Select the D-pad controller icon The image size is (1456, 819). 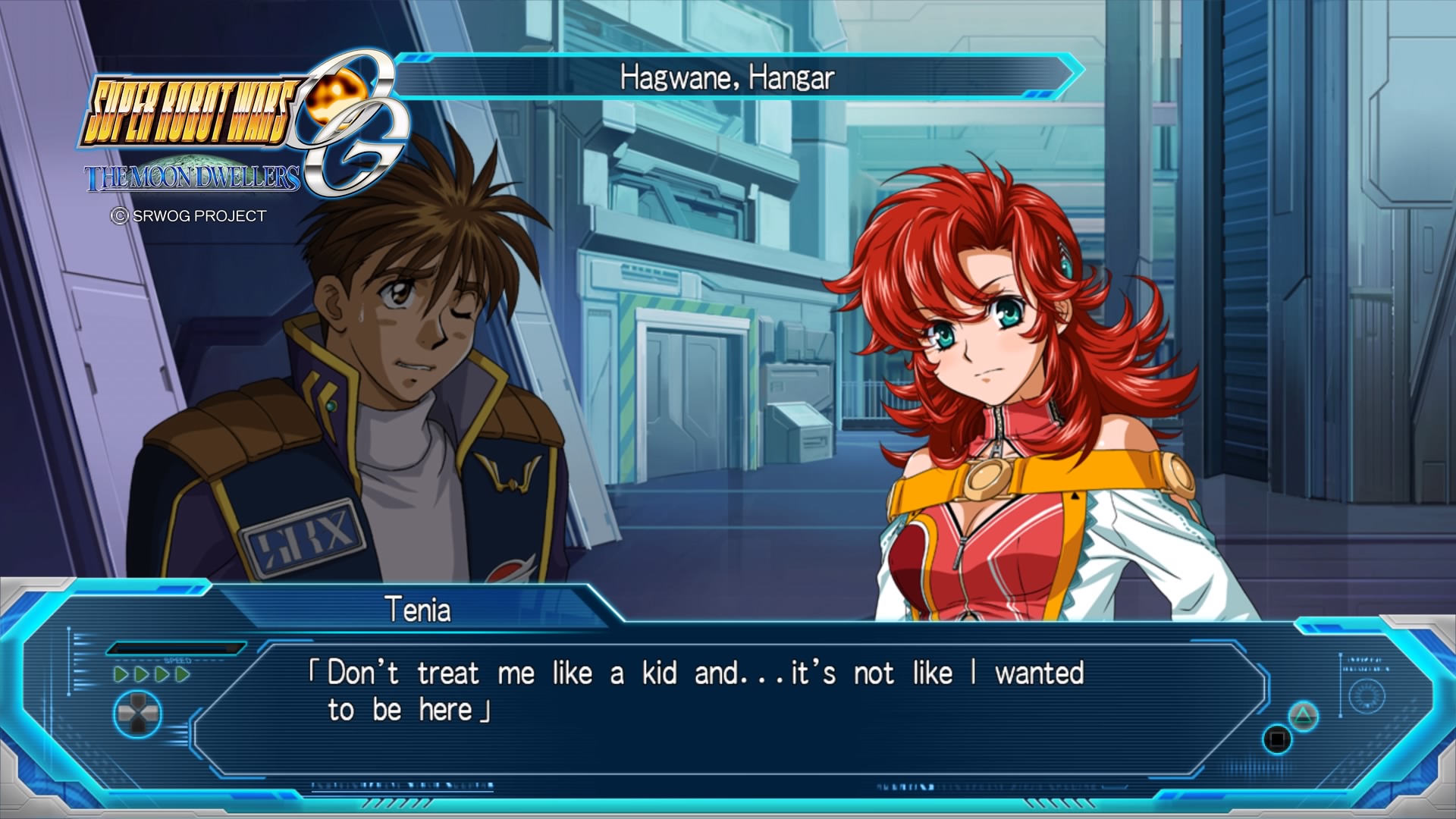[x=138, y=714]
